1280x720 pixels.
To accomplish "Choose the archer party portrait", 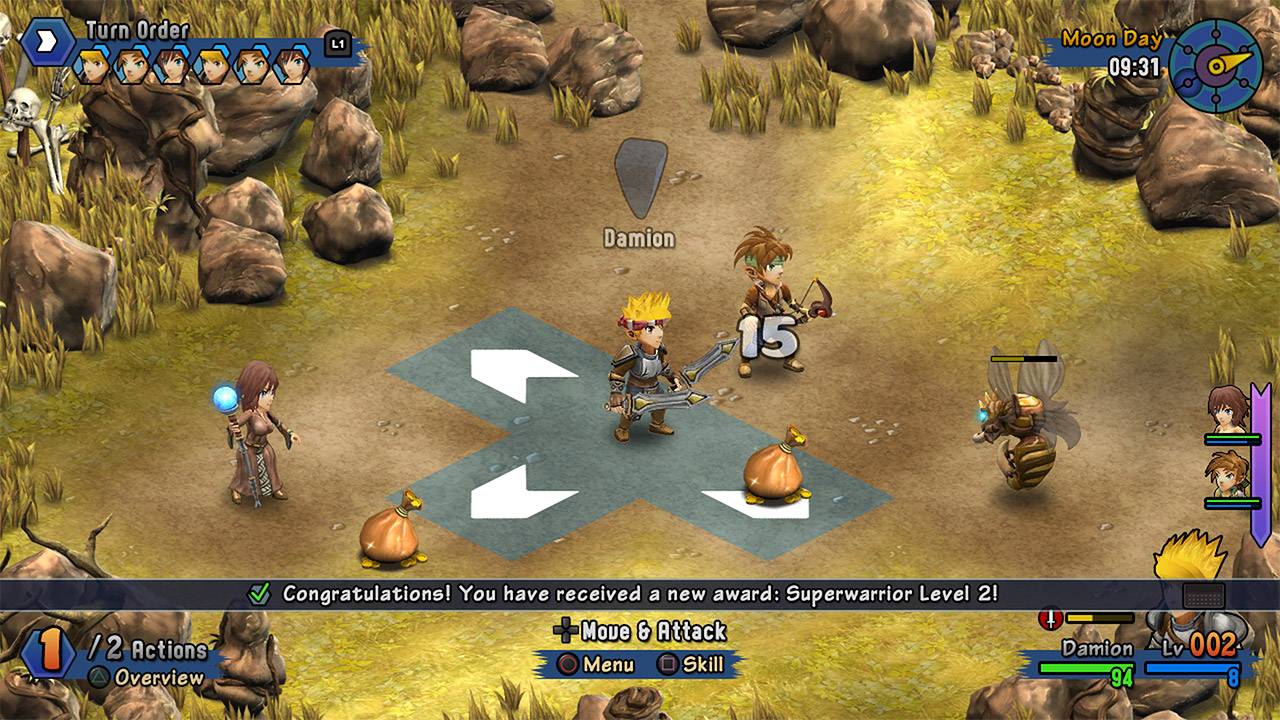I will point(1227,474).
